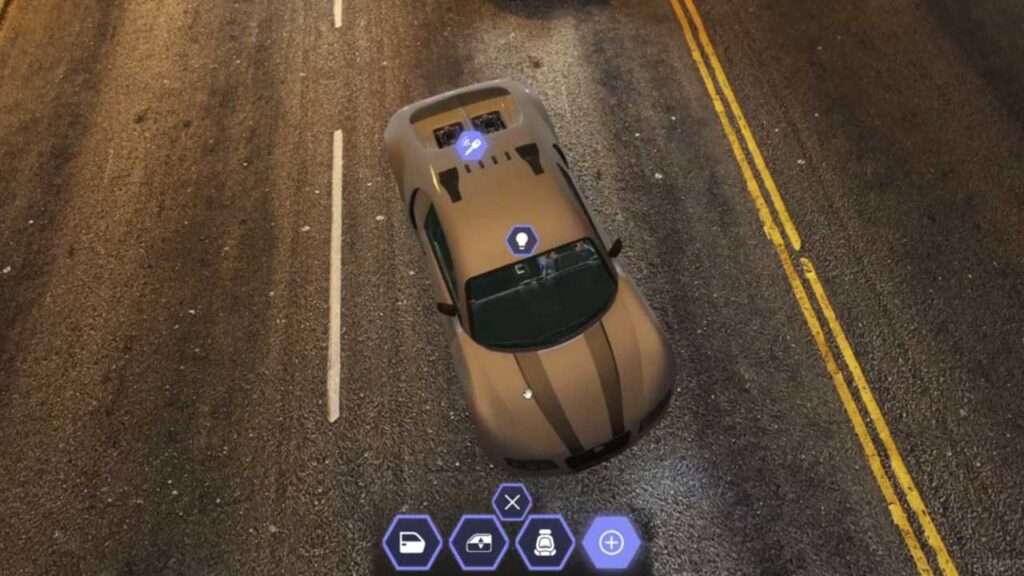Screen dimensions: 1024x576
Task: Toggle the light bulb icon on the car
Action: tap(521, 240)
